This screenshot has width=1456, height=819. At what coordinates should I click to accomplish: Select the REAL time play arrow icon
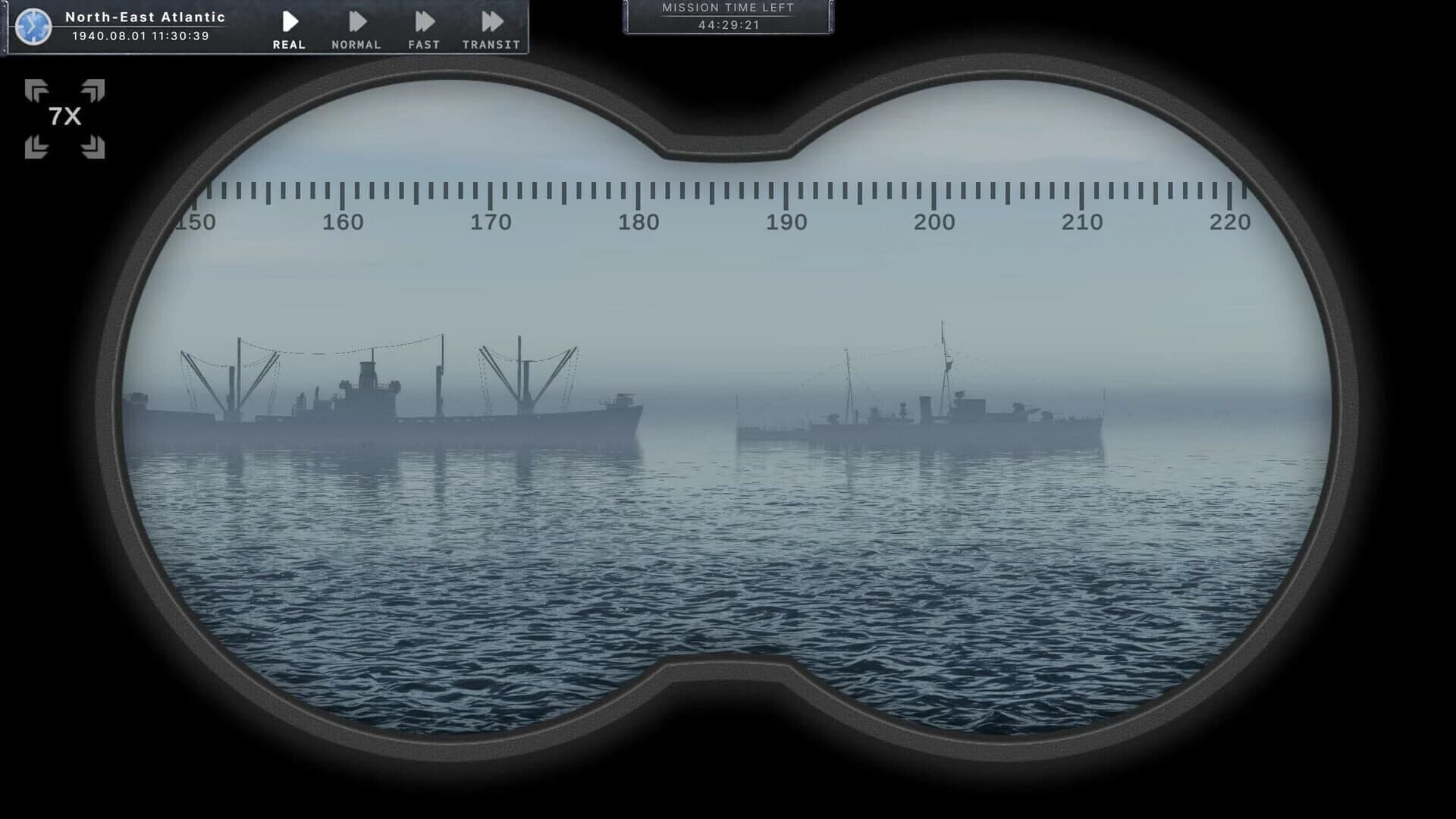coord(289,19)
